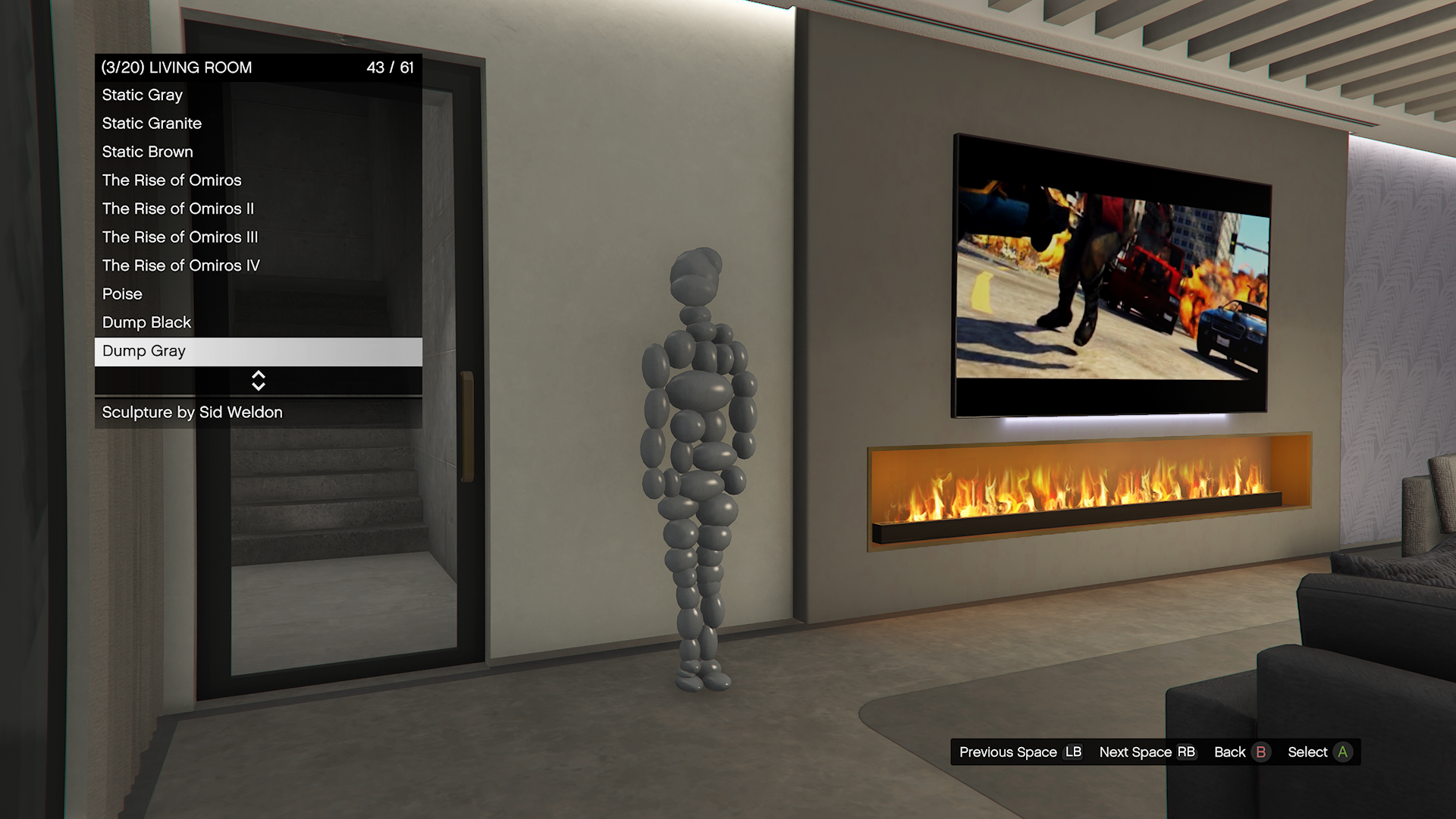Go to the Previous Space

coord(1019,752)
